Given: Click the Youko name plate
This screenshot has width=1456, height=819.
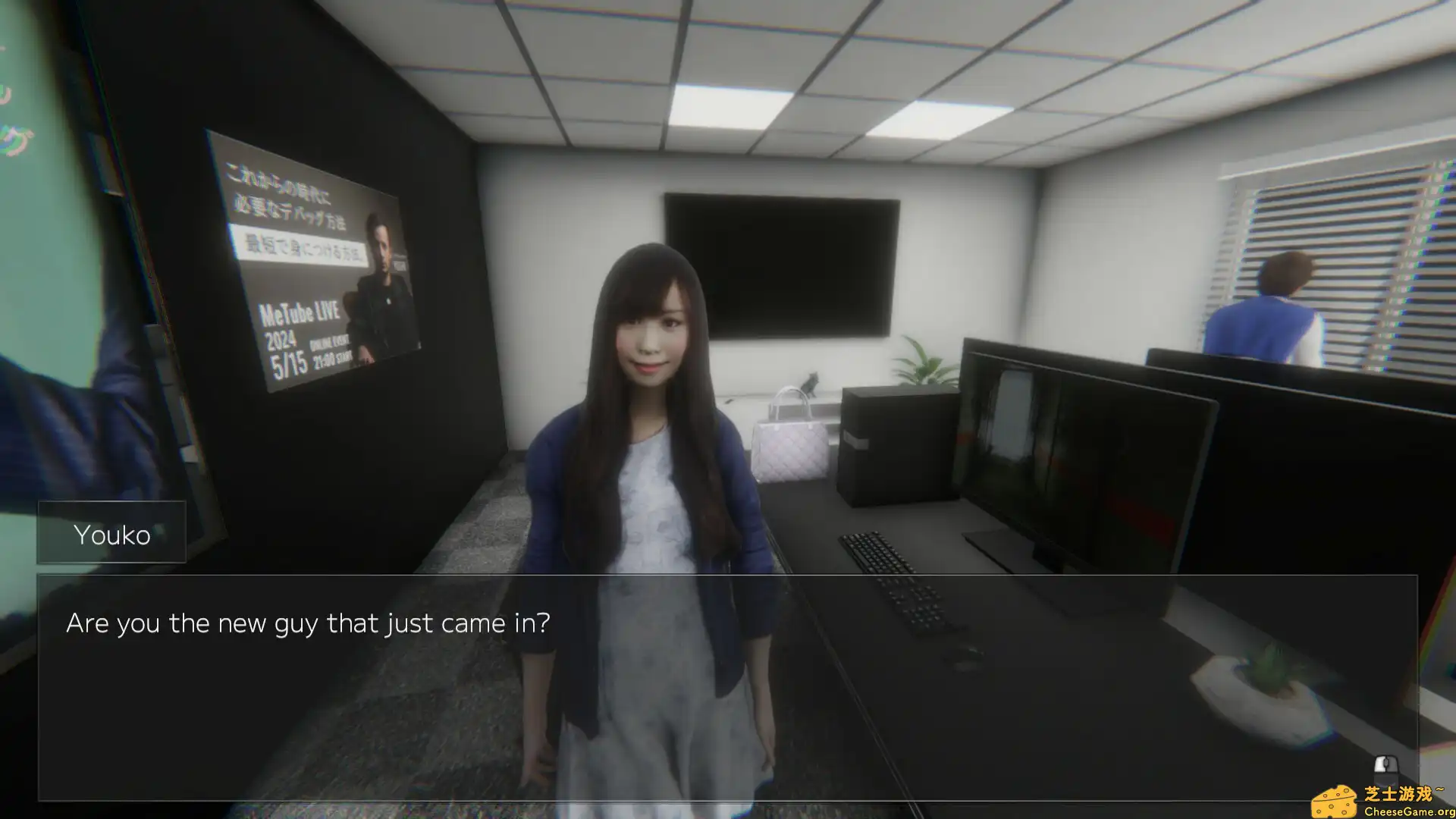Looking at the screenshot, I should click(x=112, y=534).
